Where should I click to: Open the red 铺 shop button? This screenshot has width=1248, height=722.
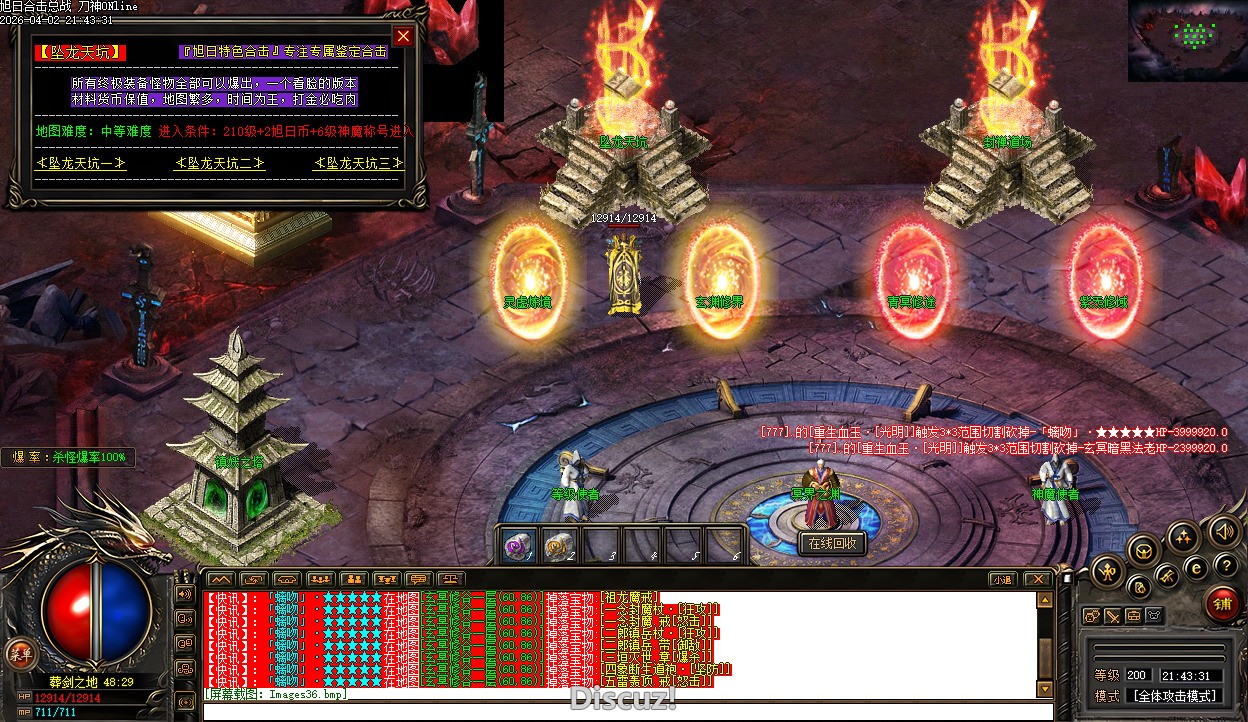pos(1222,604)
